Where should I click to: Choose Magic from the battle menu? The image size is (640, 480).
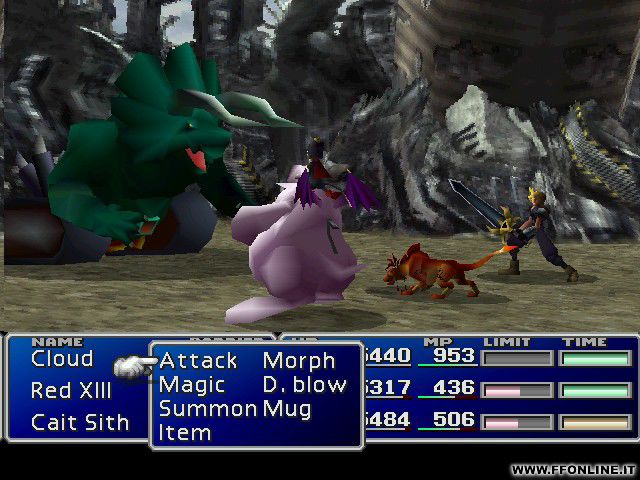tap(192, 384)
